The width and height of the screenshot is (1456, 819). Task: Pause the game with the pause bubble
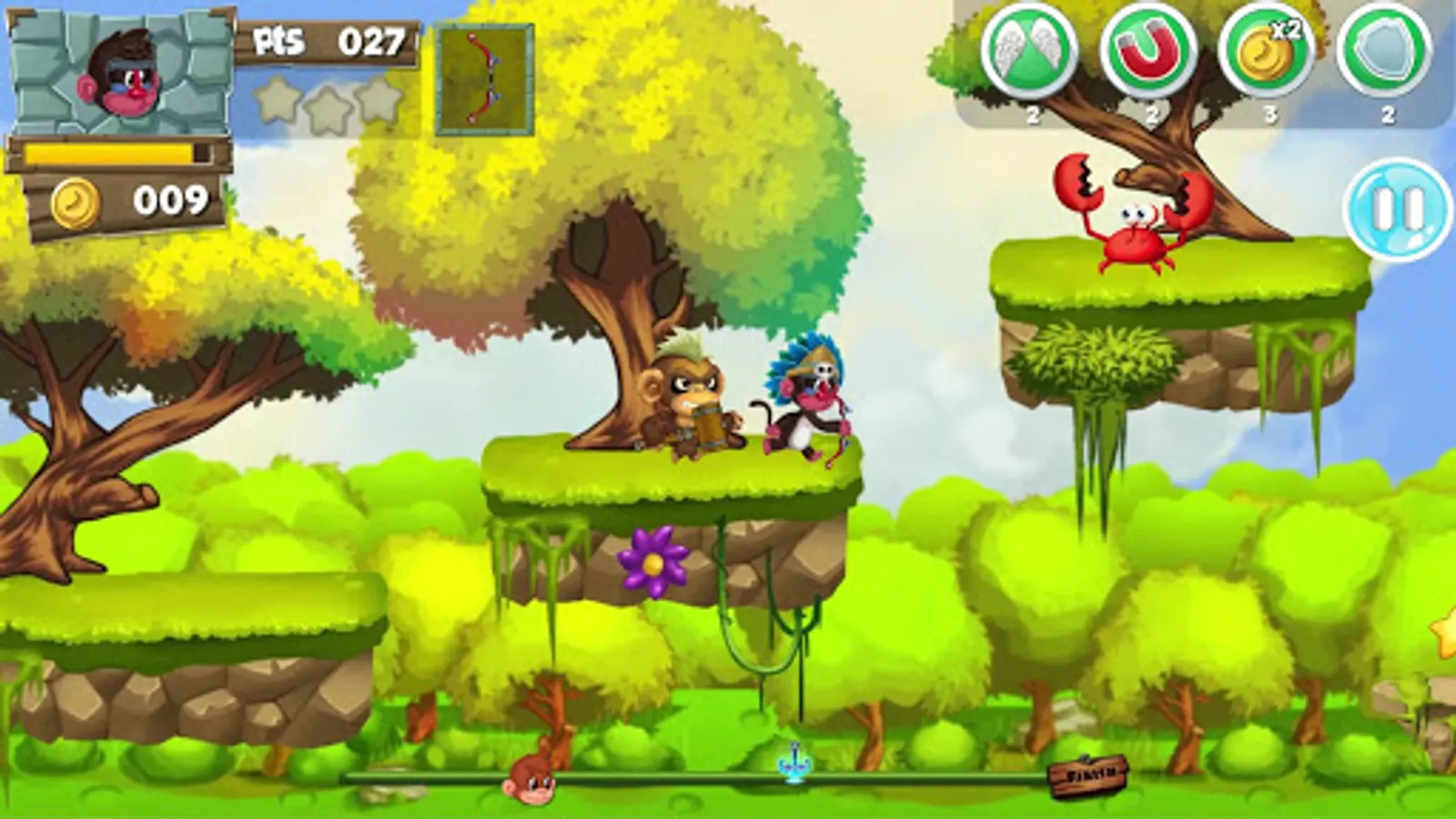pyautogui.click(x=1395, y=207)
